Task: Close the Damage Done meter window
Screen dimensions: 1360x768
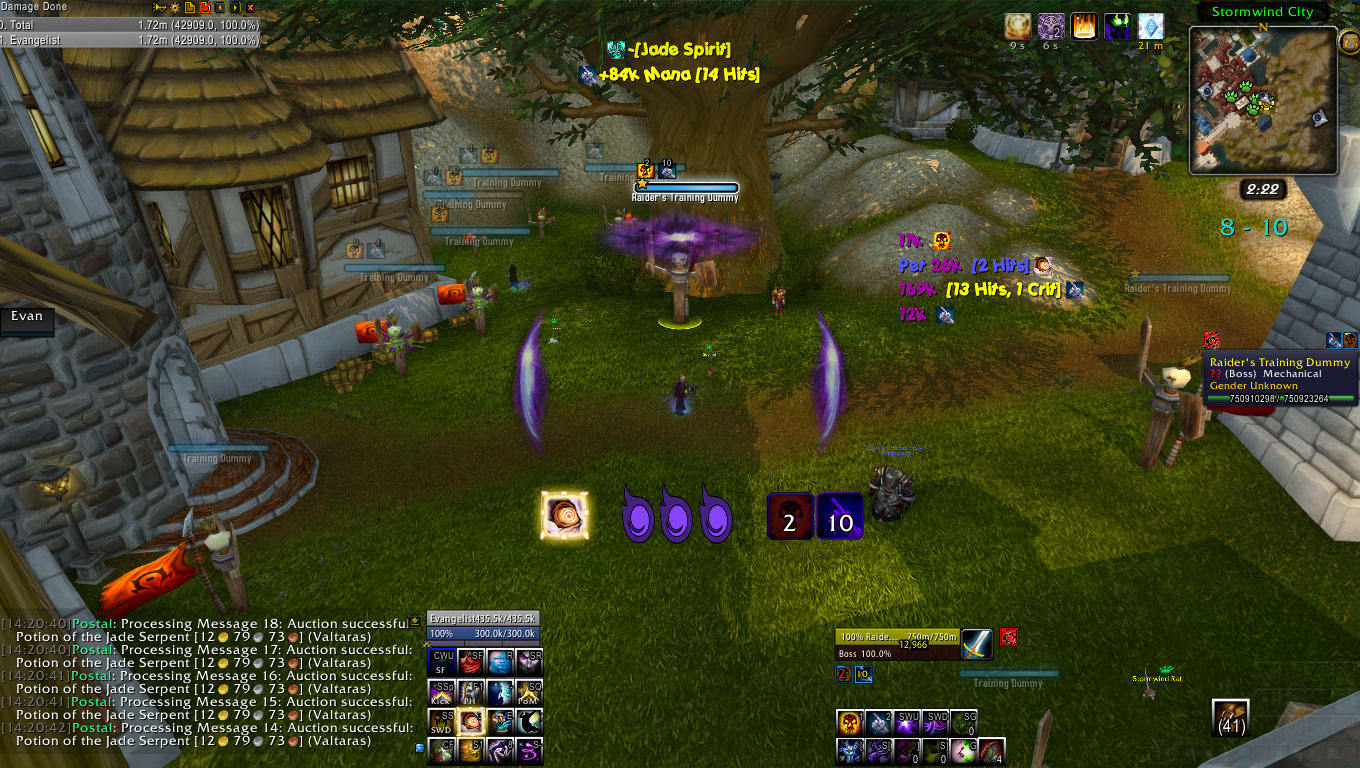Action: point(250,7)
